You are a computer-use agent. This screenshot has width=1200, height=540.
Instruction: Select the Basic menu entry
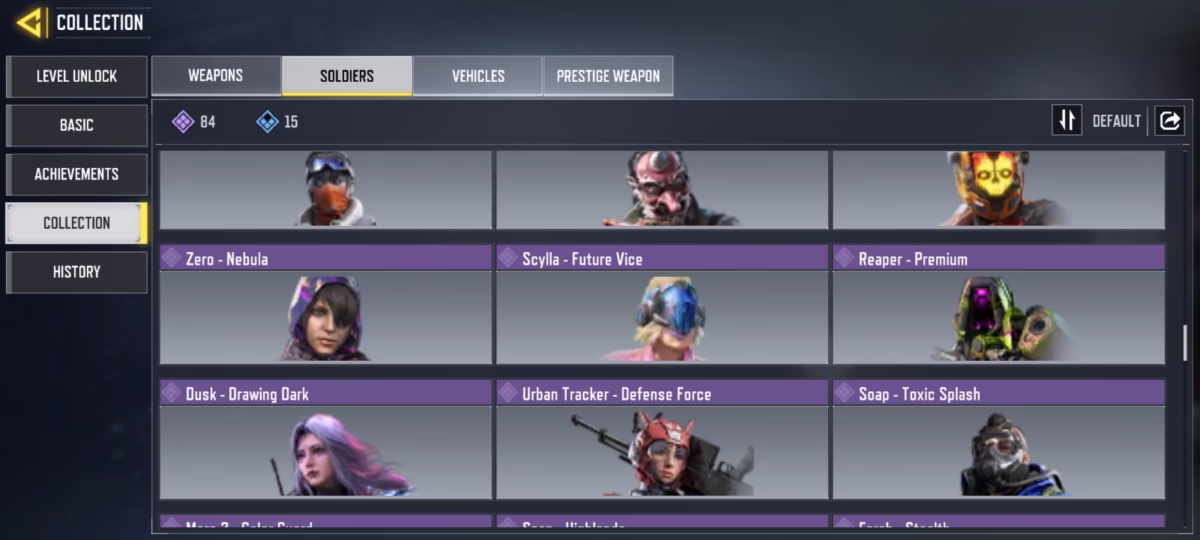77,125
